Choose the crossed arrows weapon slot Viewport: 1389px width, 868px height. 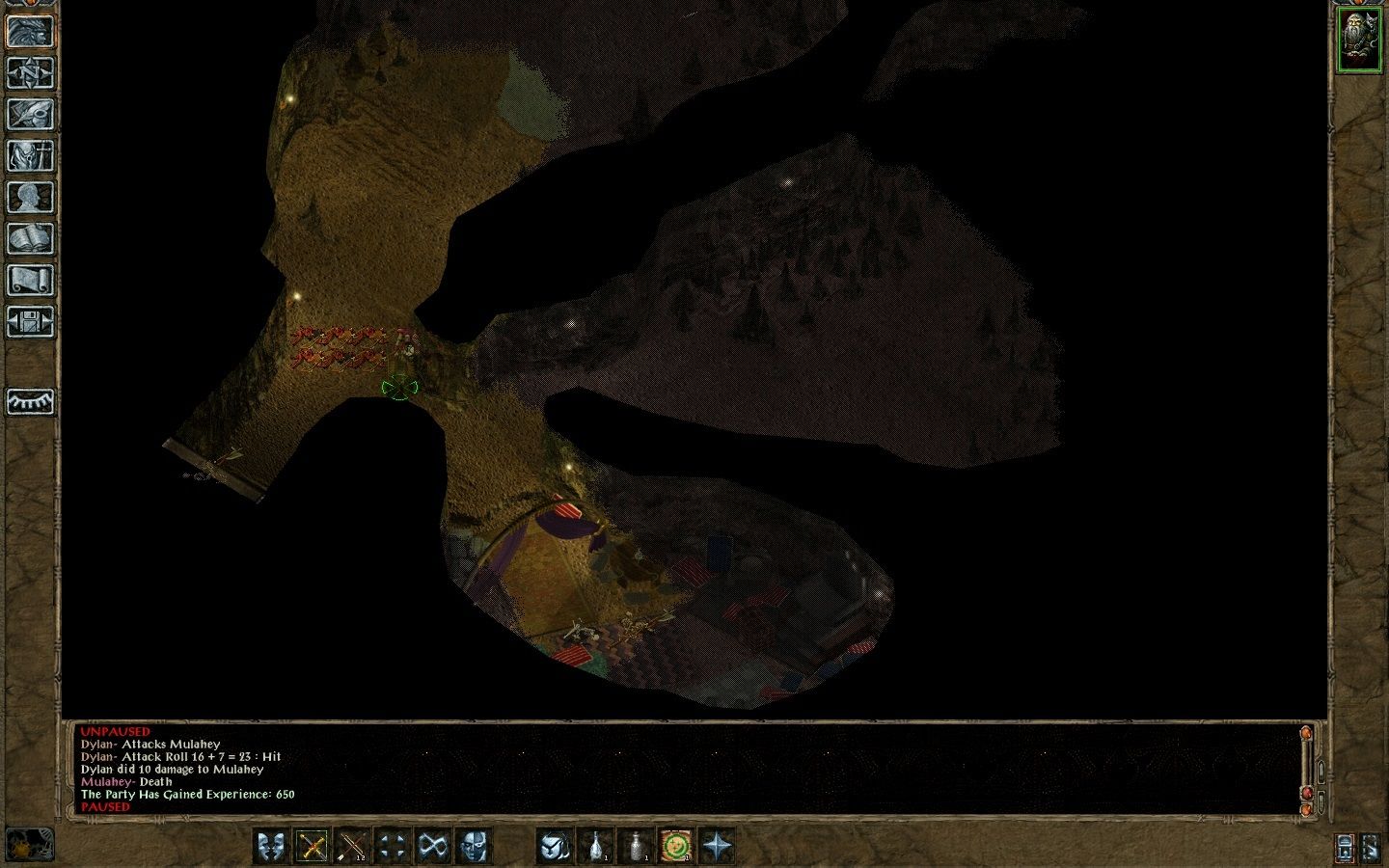(x=352, y=847)
